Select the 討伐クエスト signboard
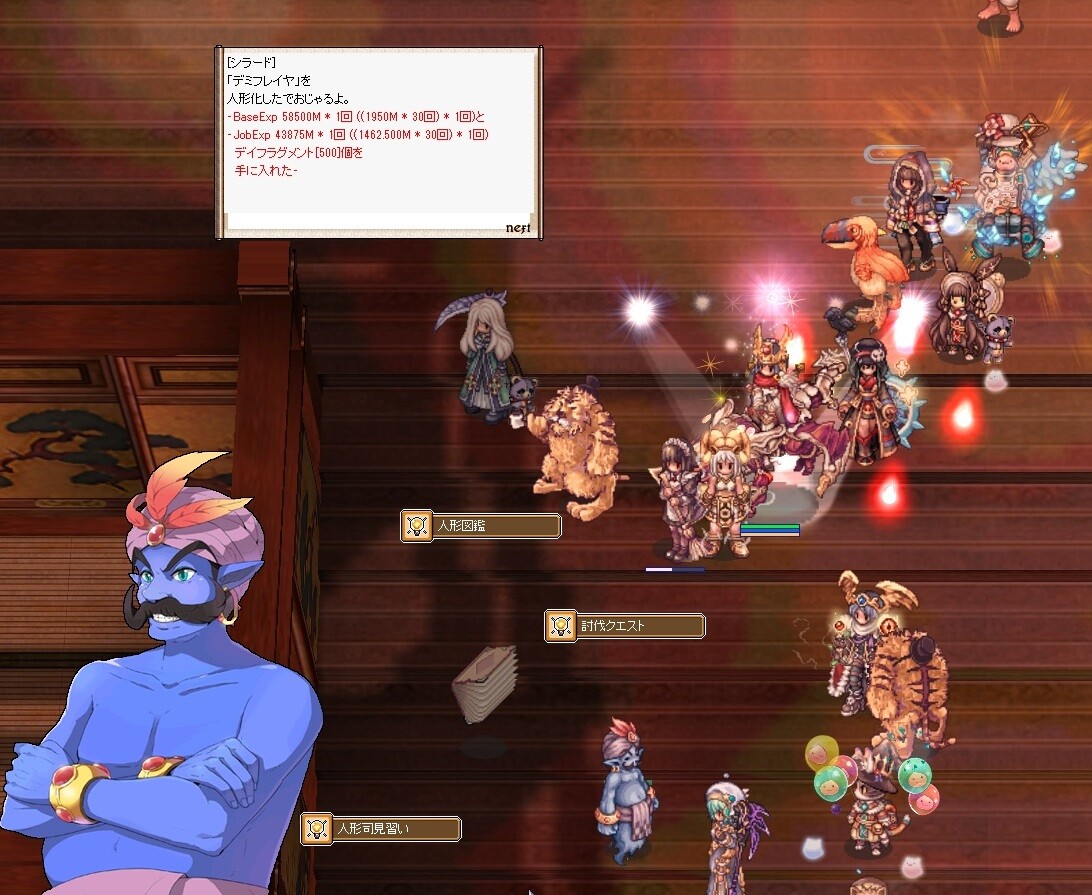1092x895 pixels. 625,627
